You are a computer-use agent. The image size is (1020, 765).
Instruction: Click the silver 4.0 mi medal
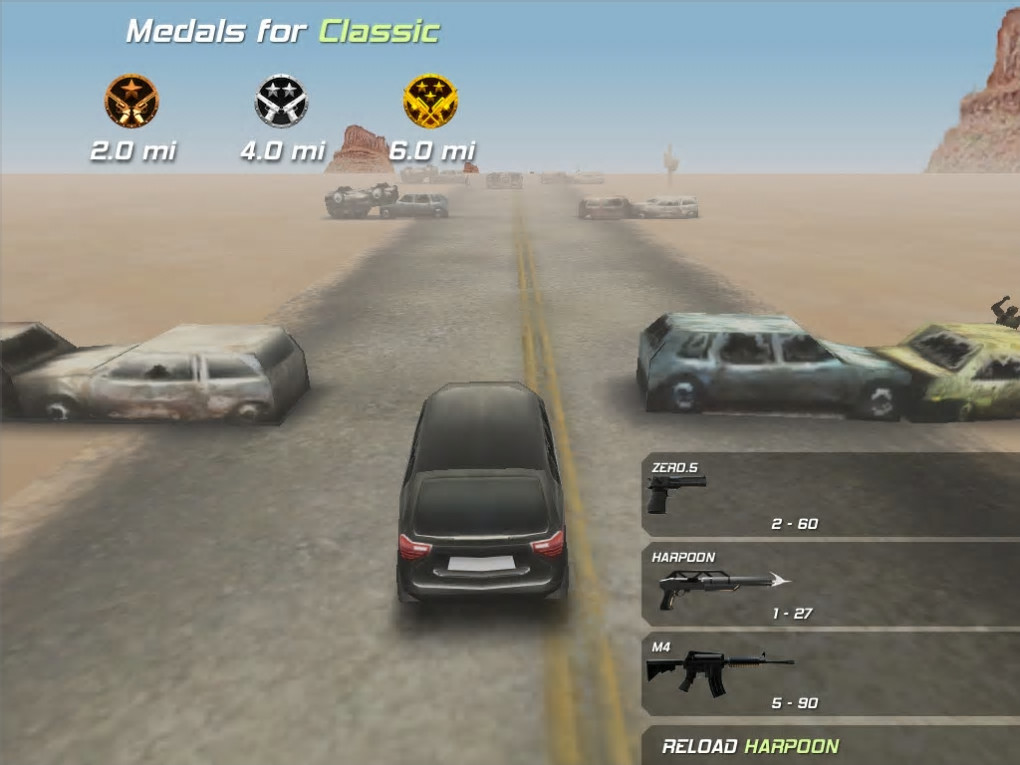[281, 101]
